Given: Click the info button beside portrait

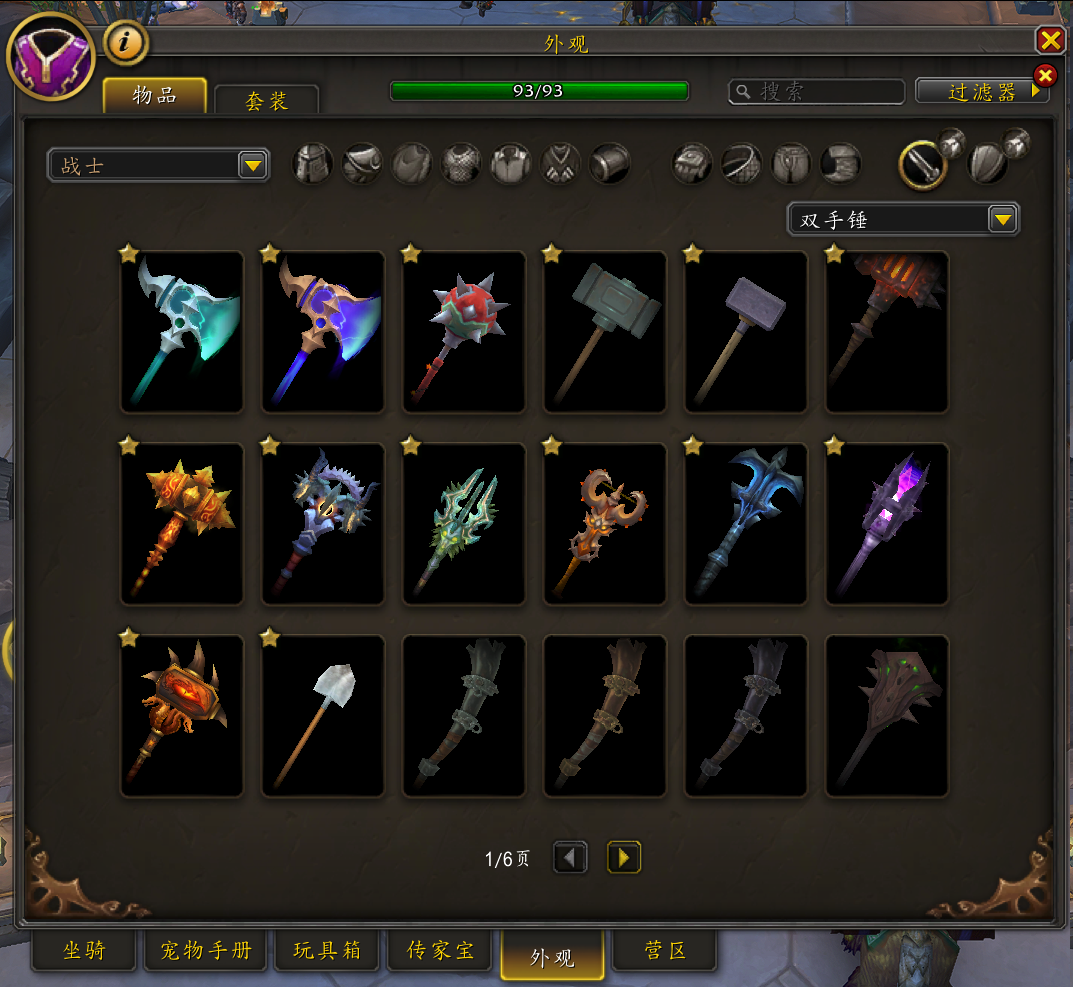Looking at the screenshot, I should (x=126, y=43).
